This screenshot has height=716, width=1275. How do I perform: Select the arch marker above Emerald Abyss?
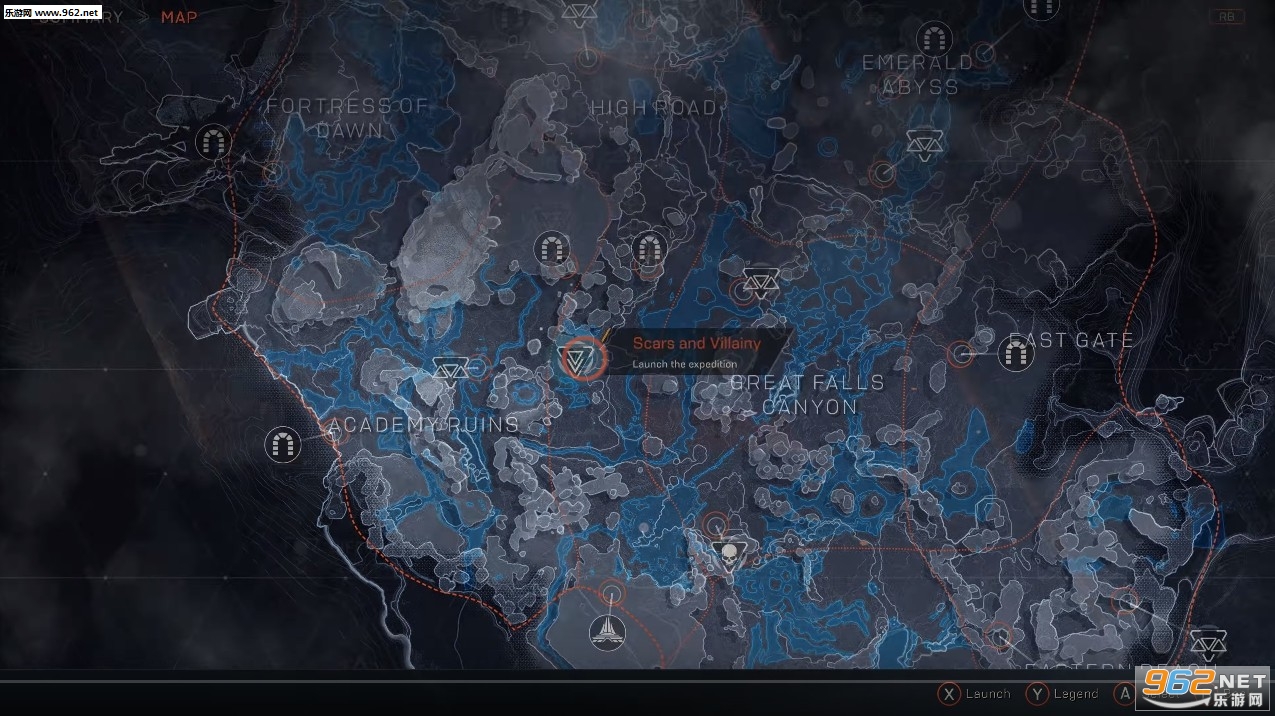click(935, 39)
